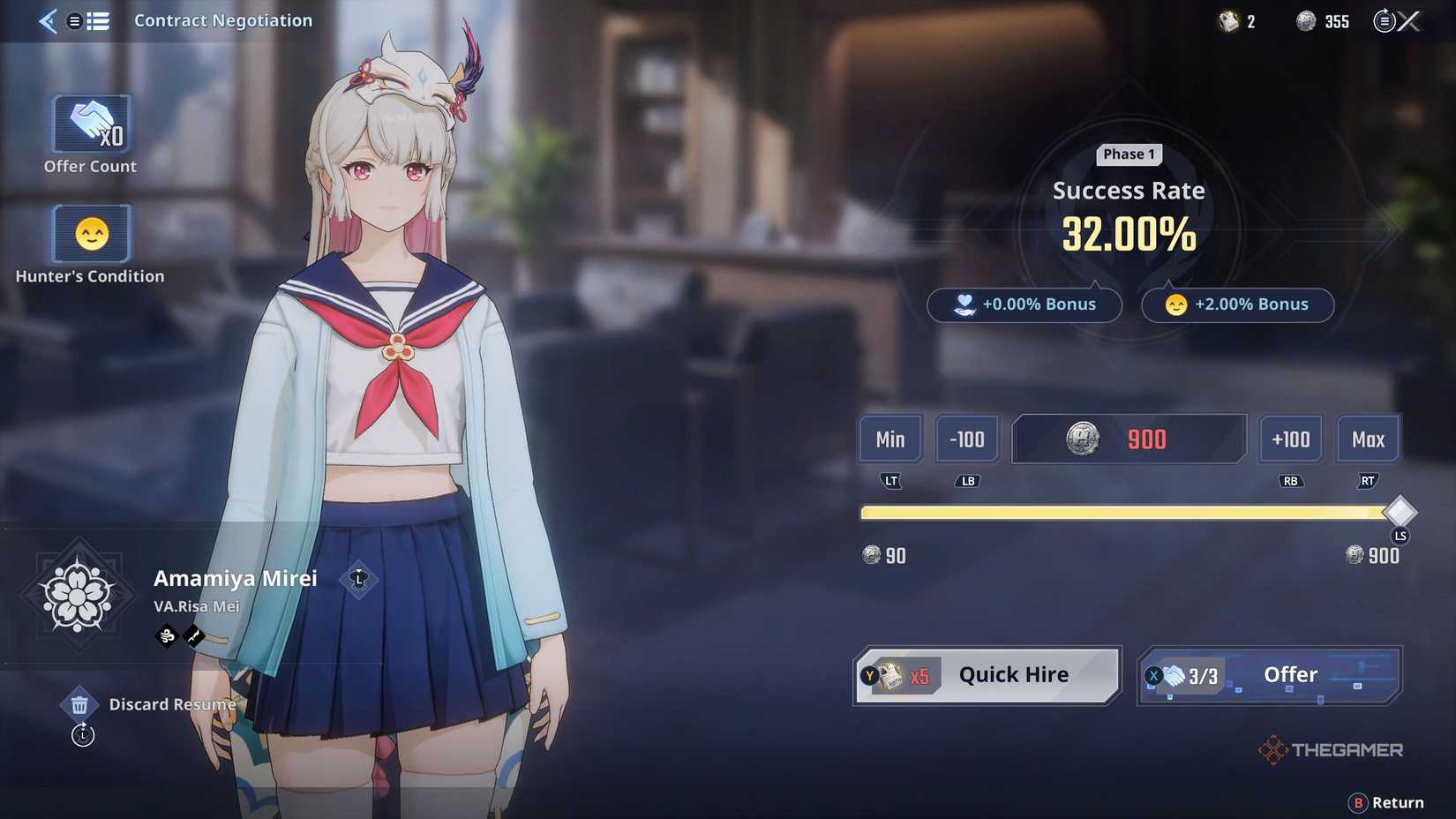This screenshot has width=1456, height=819.
Task: Click the Discard Resume trash icon
Action: click(x=80, y=703)
